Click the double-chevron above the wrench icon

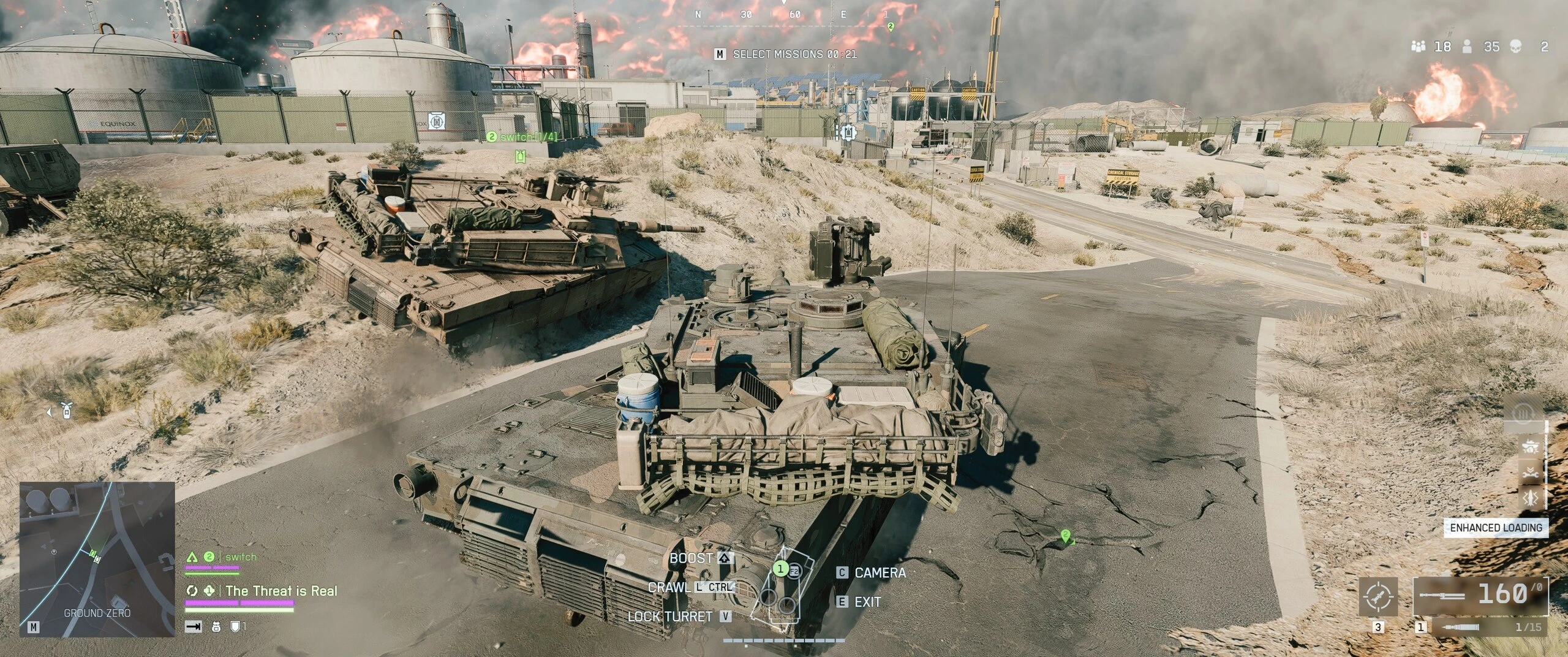click(x=1530, y=469)
